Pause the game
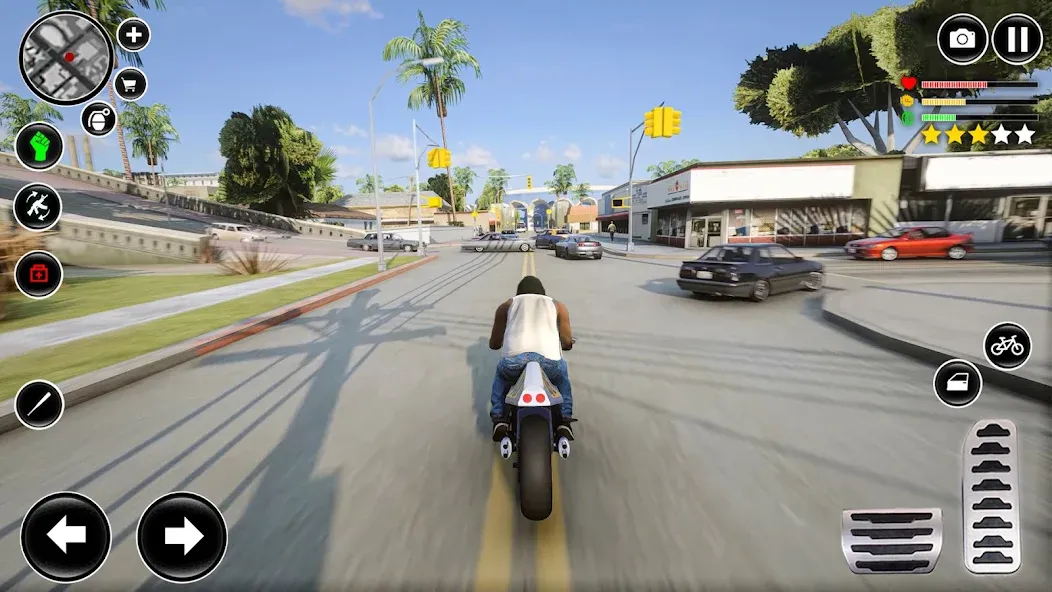 pyautogui.click(x=1017, y=39)
